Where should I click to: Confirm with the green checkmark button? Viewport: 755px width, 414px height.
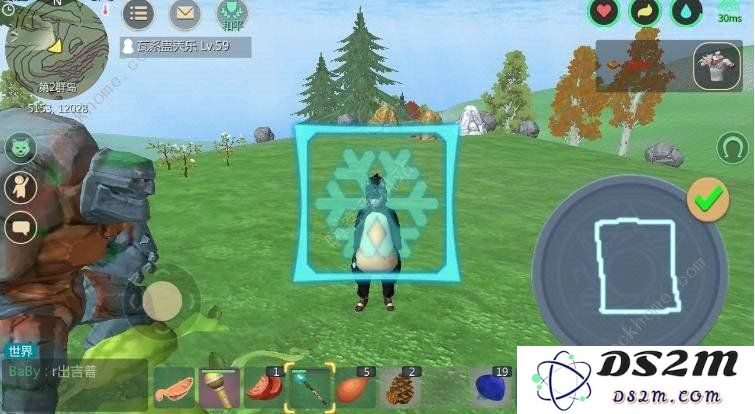pos(708,201)
